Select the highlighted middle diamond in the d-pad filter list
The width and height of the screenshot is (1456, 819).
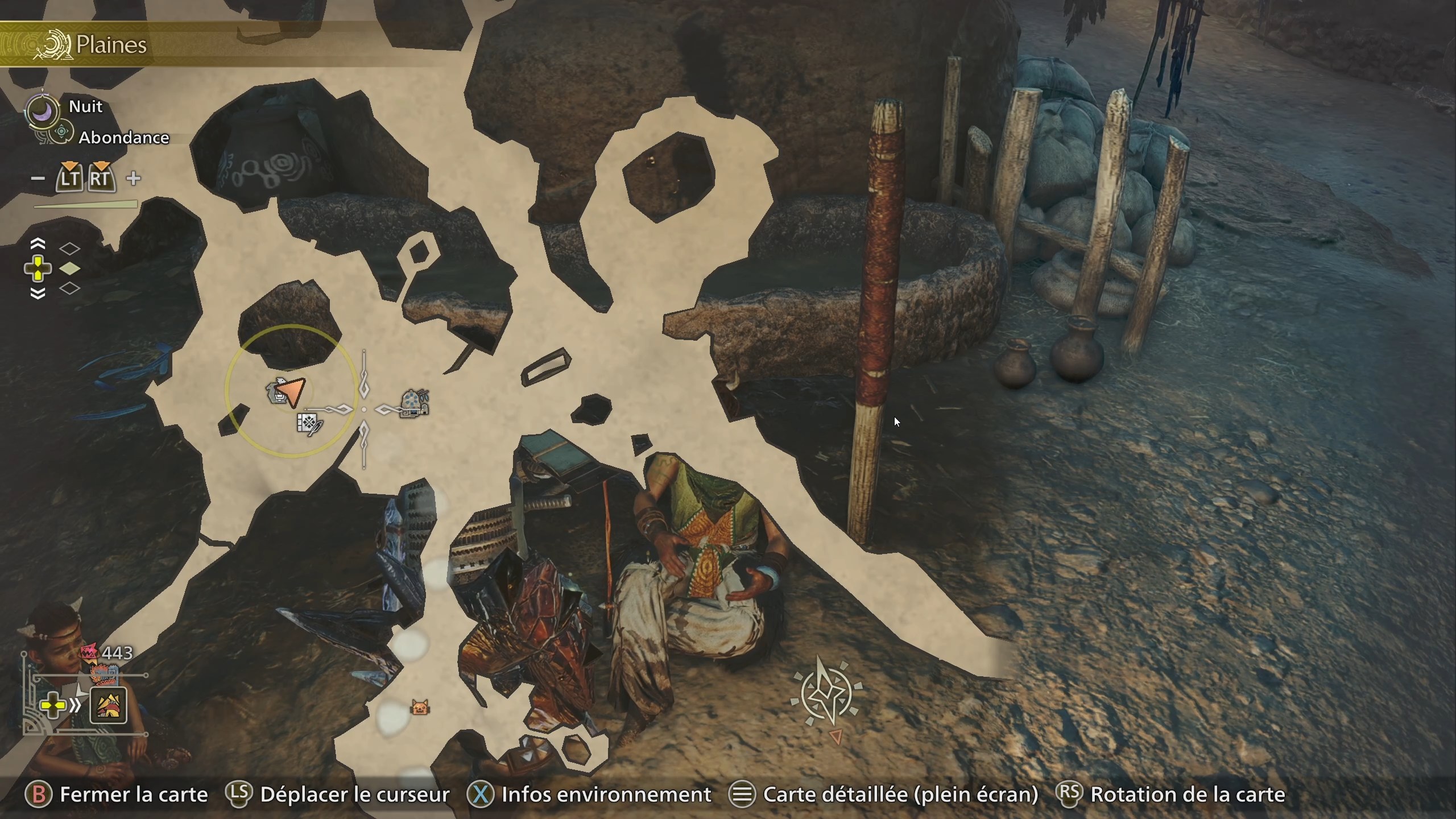coord(71,267)
